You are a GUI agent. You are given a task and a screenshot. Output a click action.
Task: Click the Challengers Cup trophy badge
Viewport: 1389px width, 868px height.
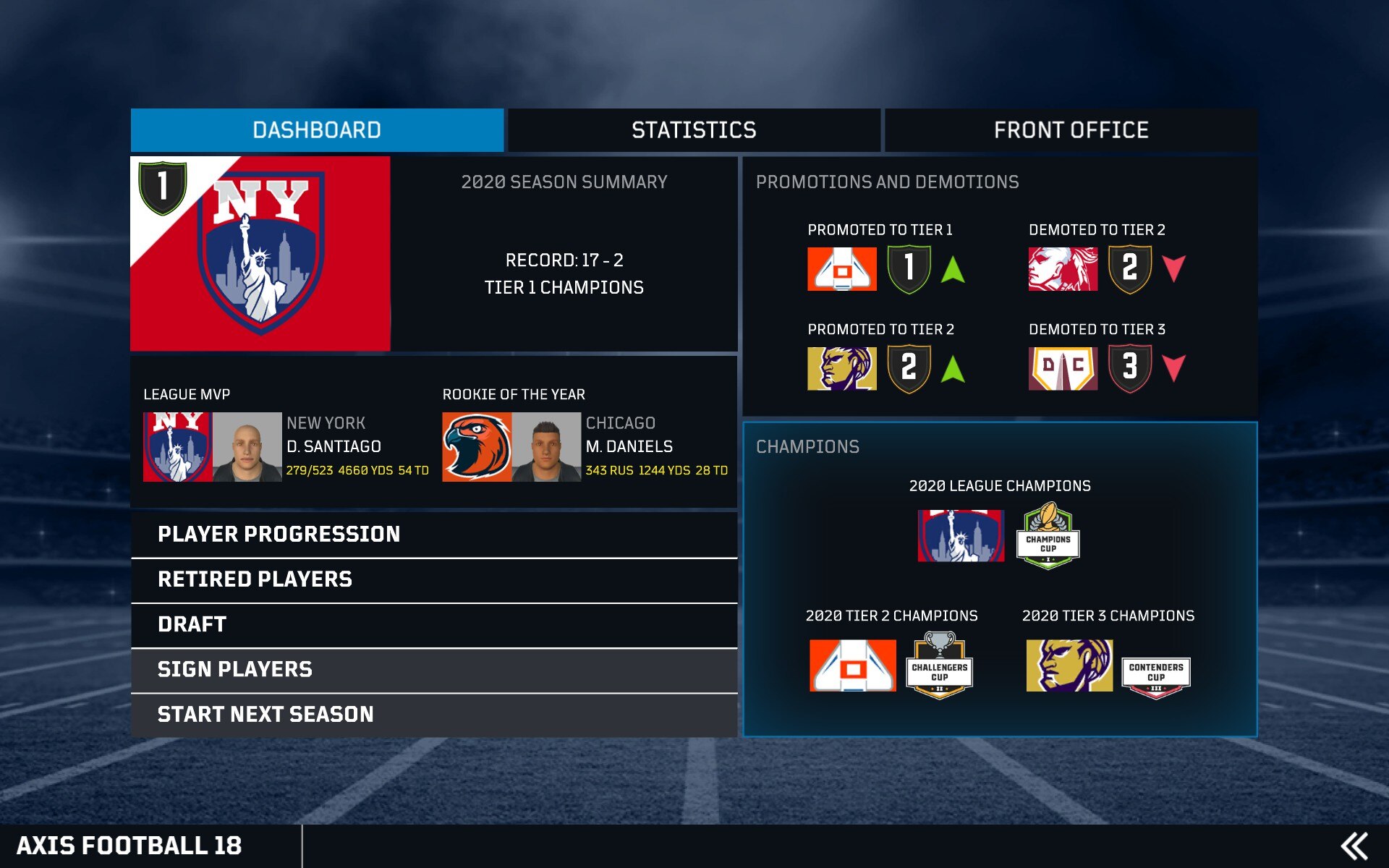(939, 665)
